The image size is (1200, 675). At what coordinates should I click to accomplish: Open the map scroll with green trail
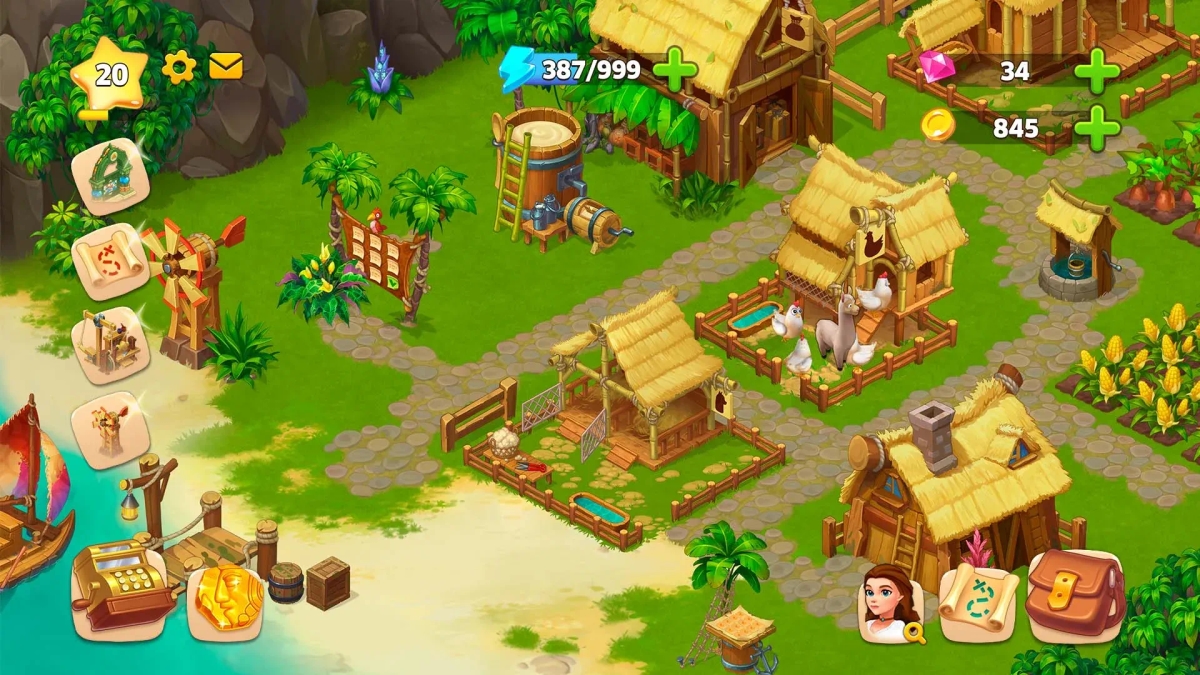(x=977, y=601)
